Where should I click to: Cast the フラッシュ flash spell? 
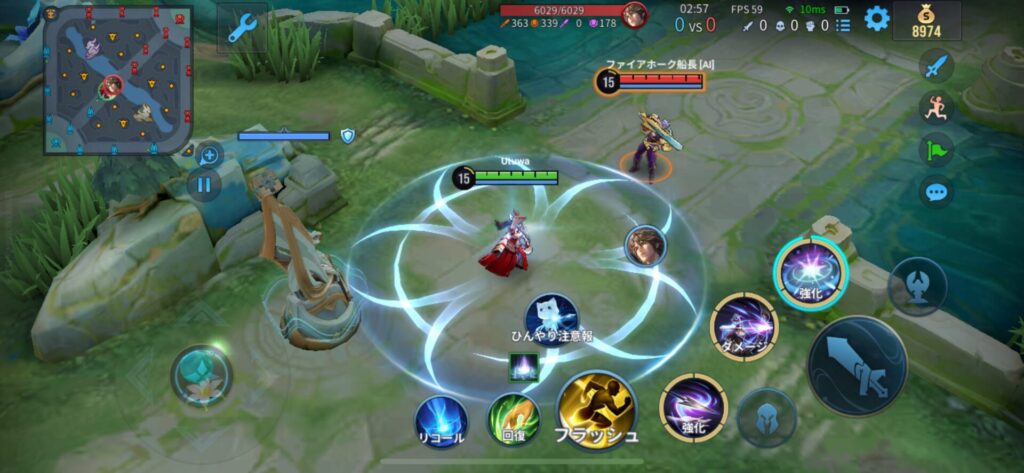tap(597, 410)
